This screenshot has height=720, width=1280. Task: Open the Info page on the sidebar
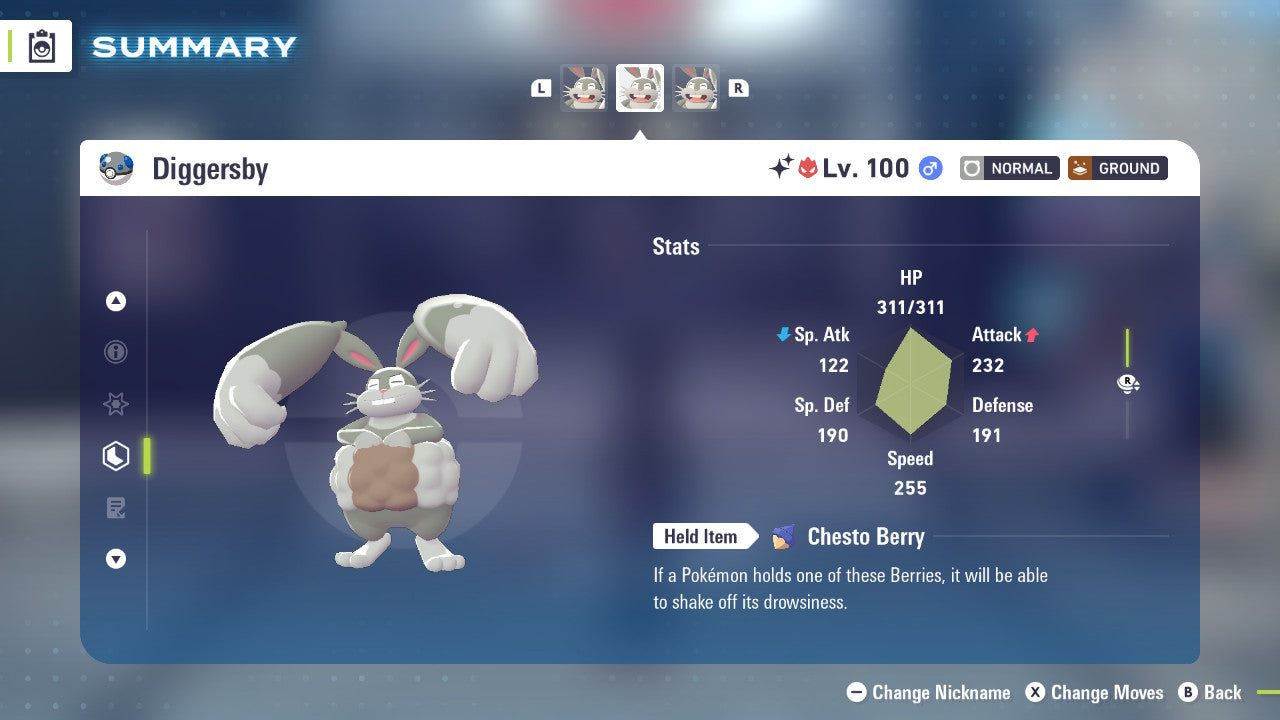pos(116,352)
